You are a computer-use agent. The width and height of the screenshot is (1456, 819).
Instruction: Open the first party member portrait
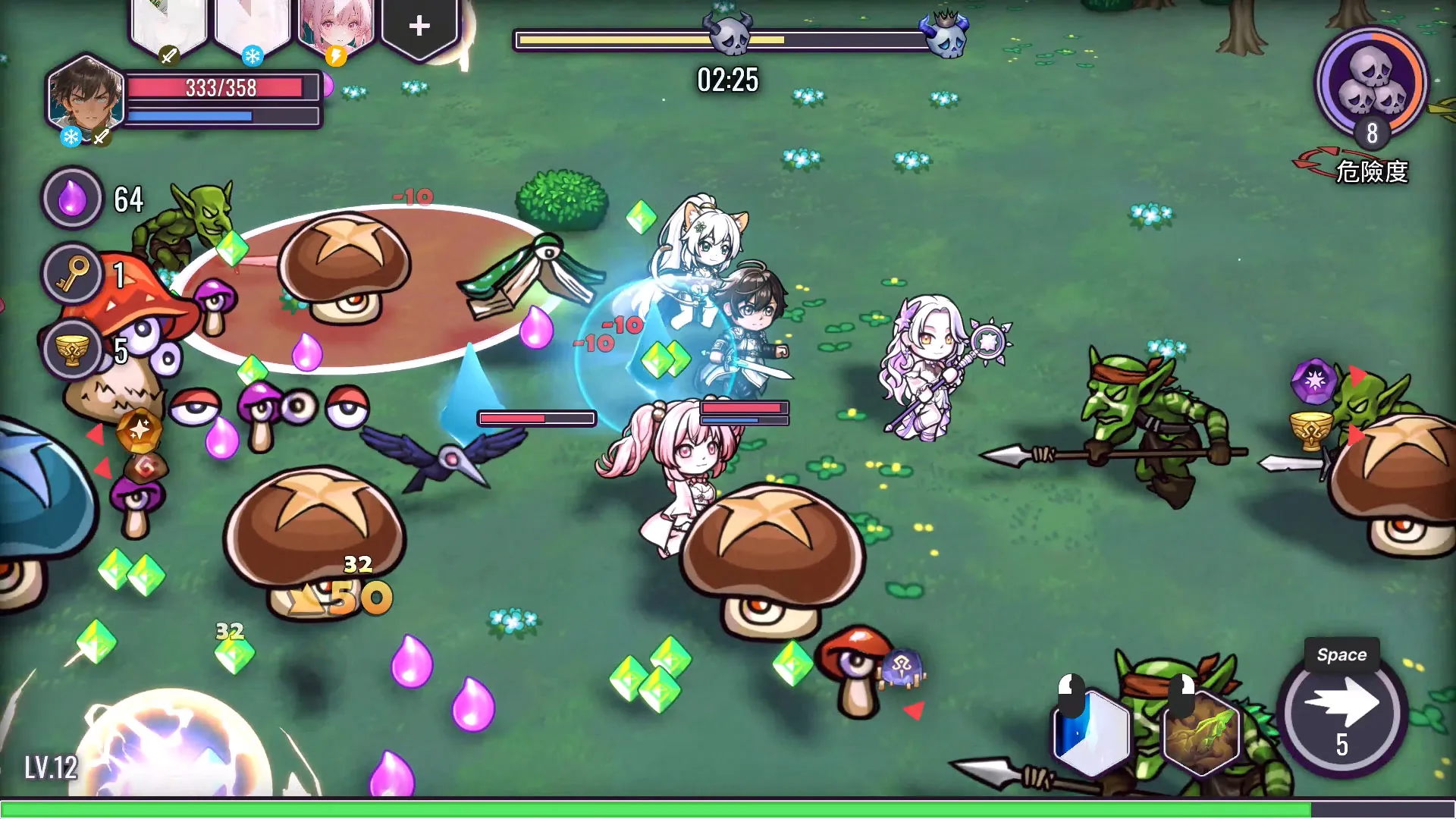click(x=168, y=21)
